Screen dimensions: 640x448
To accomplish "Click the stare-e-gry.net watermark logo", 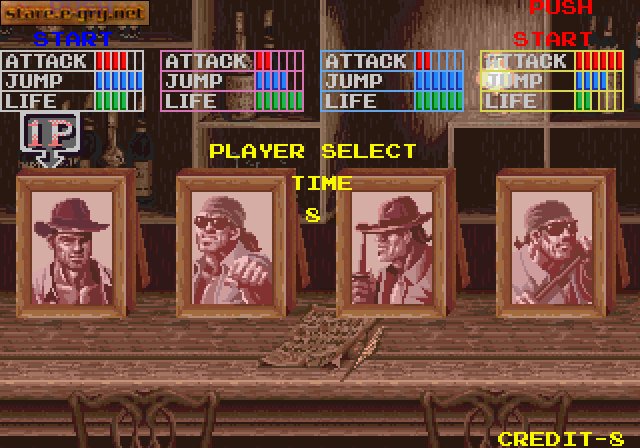I will 75,14.
